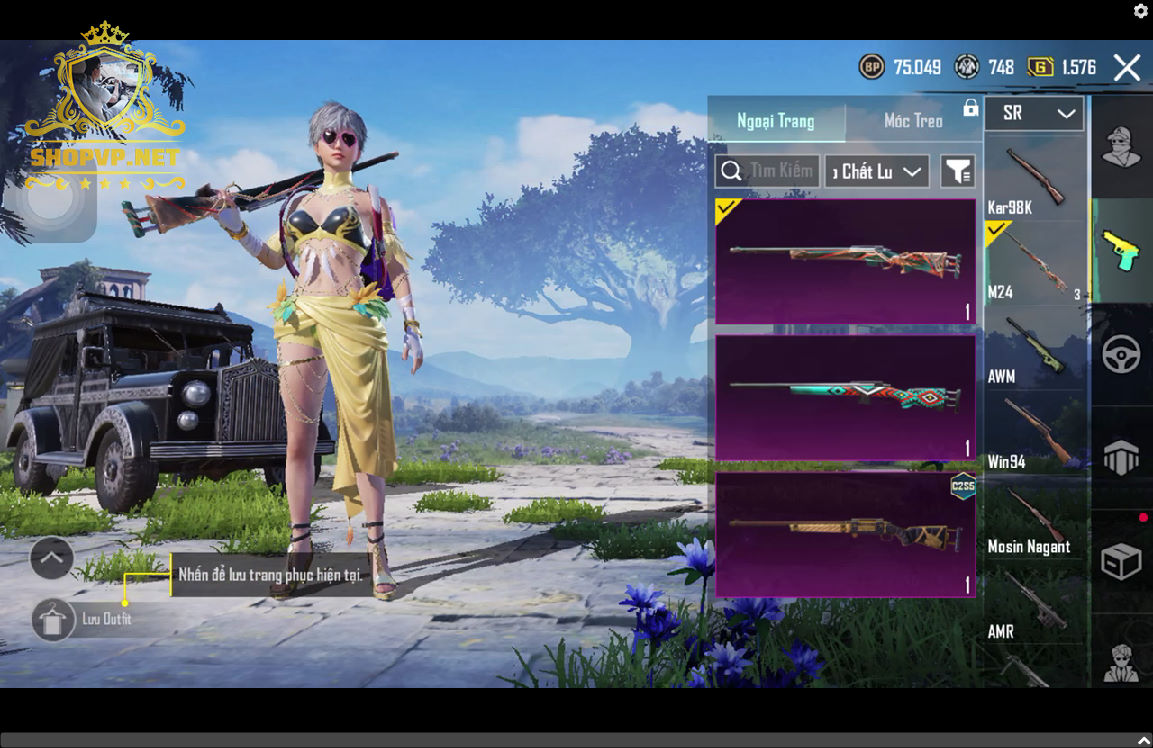Choose the M24 weapon entry
The width and height of the screenshot is (1153, 748).
[x=1034, y=263]
